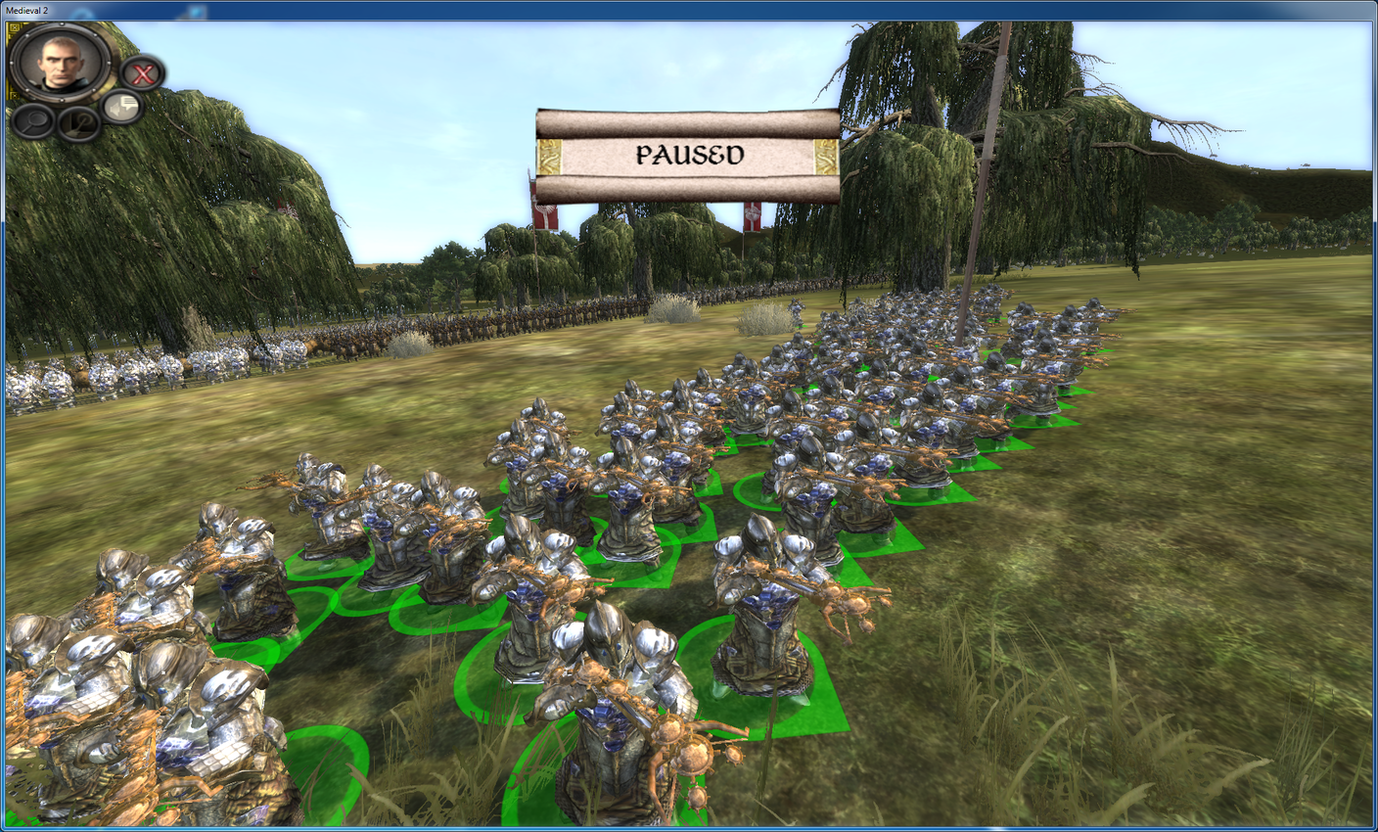Click the magnifying glass advisor button

(x=32, y=121)
